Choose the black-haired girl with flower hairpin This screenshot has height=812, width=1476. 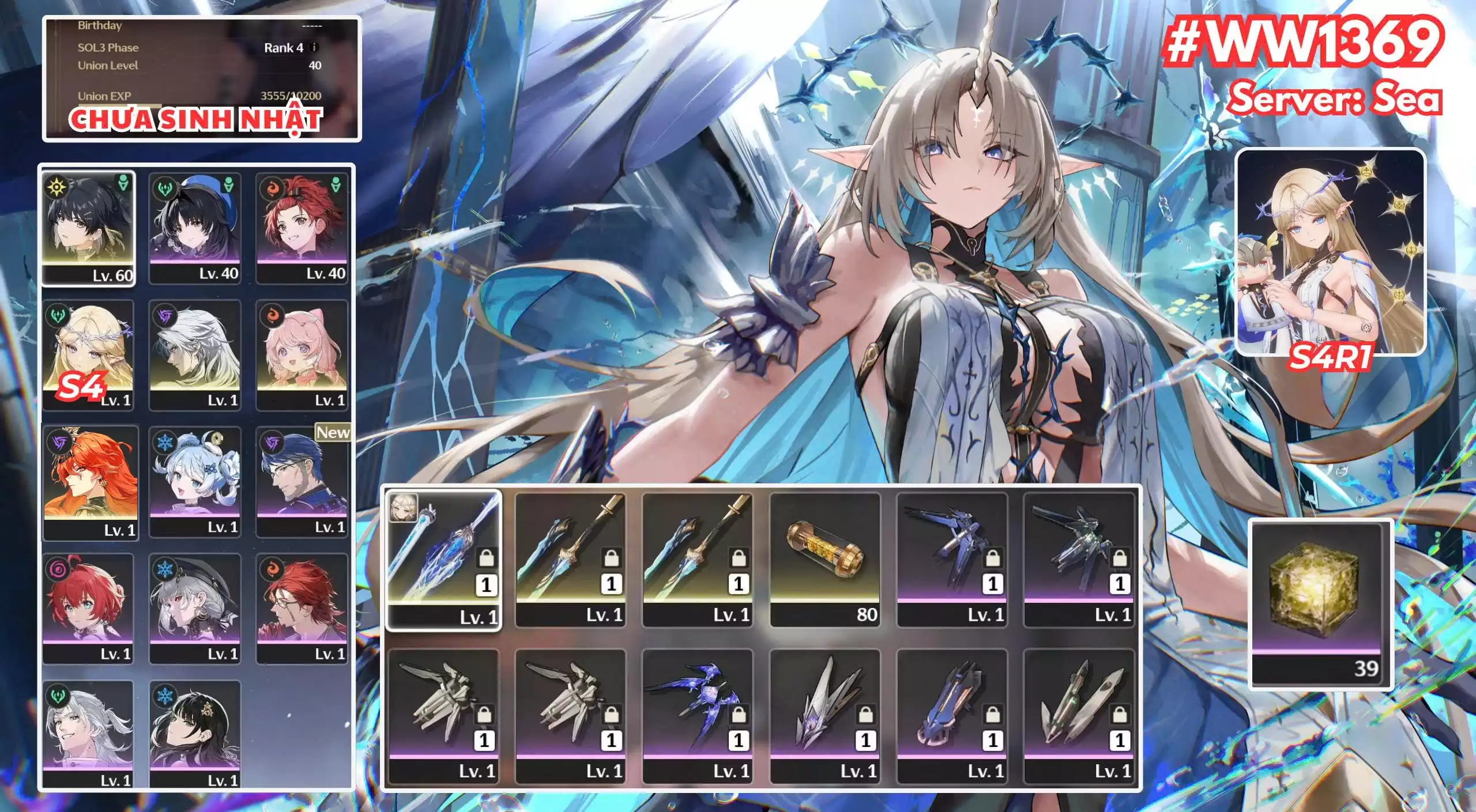[x=195, y=734]
